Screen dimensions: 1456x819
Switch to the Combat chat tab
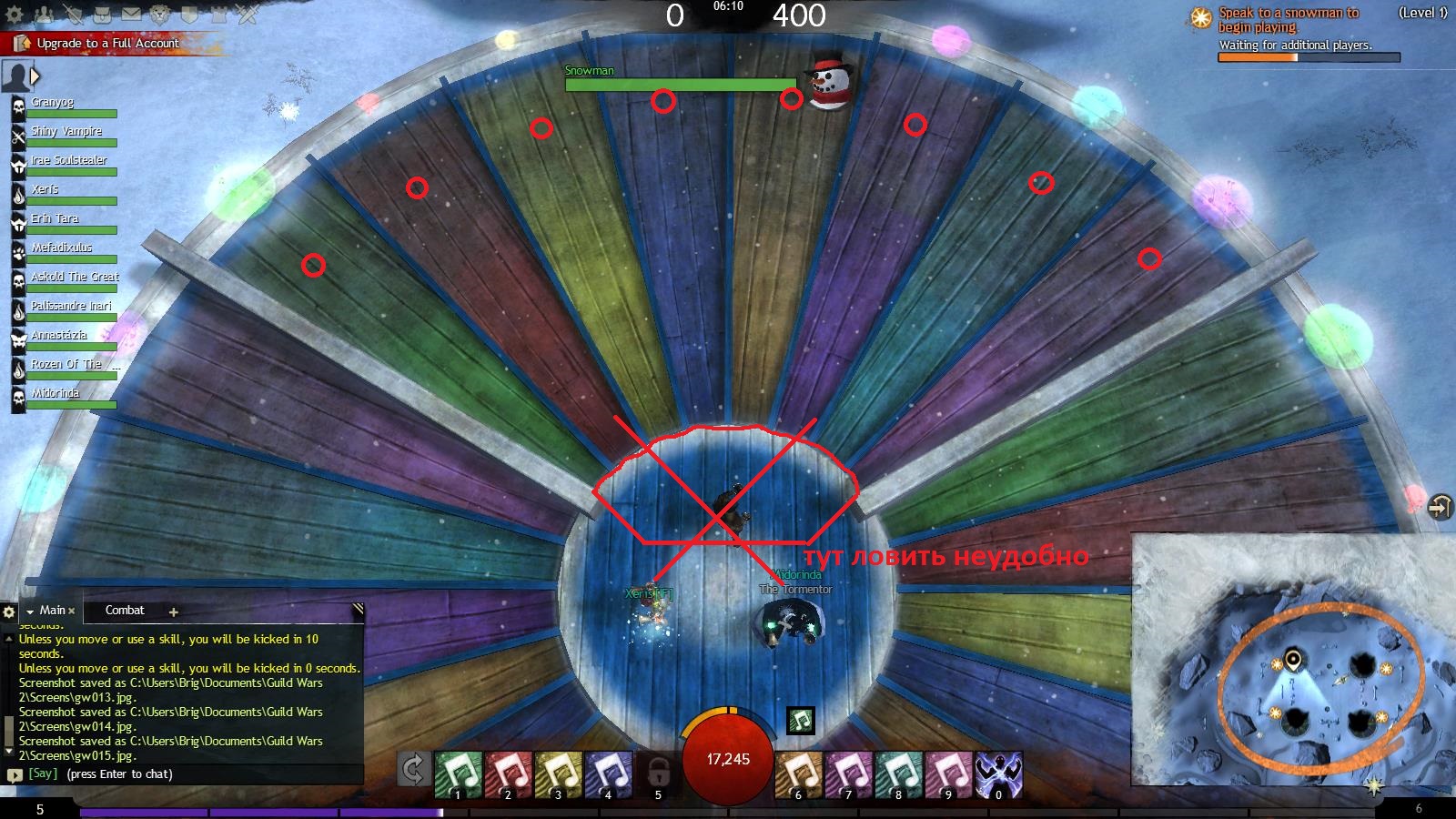[x=125, y=611]
